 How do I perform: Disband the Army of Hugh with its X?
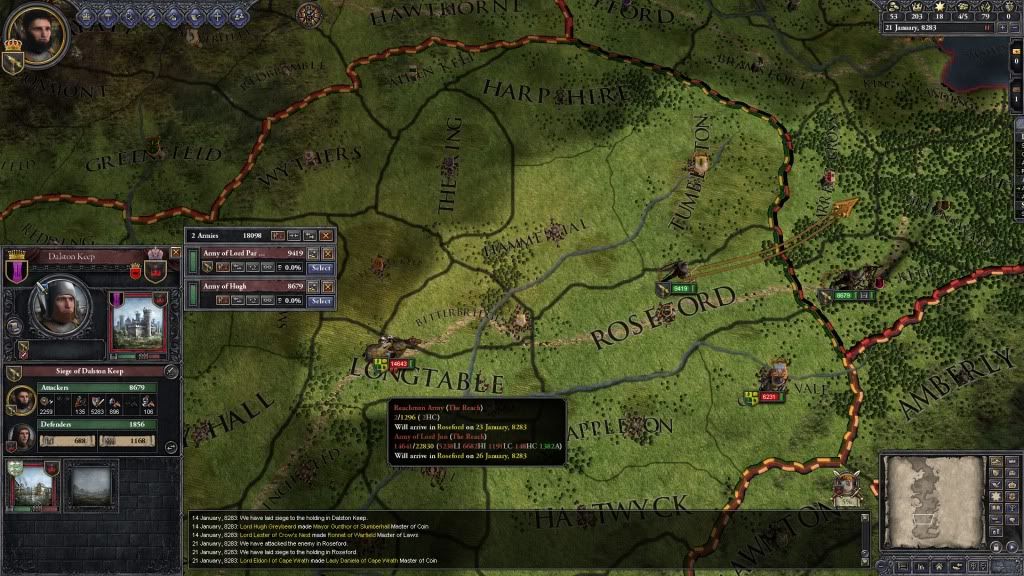pos(327,287)
